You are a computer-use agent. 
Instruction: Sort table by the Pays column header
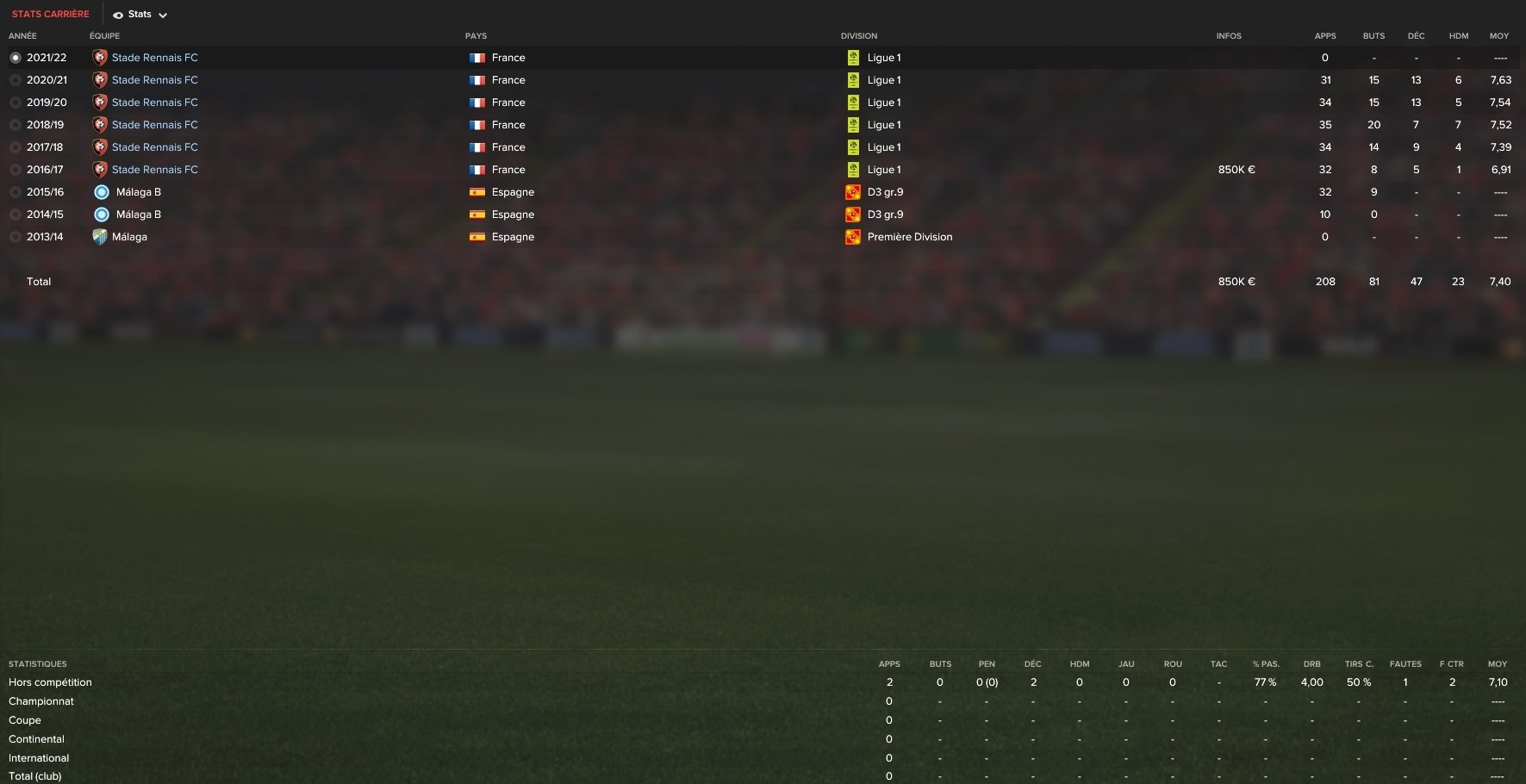pyautogui.click(x=476, y=36)
